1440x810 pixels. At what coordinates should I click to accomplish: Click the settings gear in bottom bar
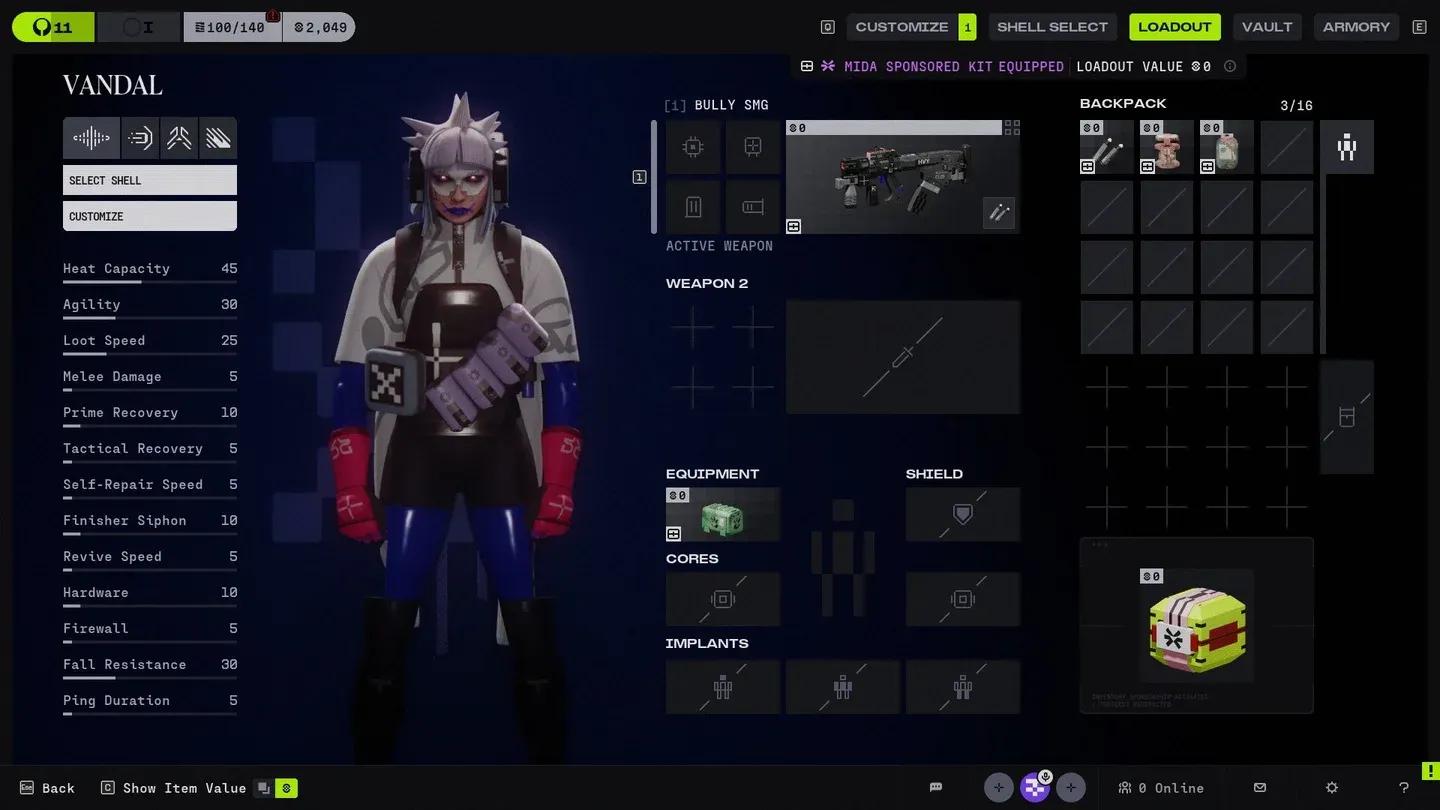click(1333, 788)
